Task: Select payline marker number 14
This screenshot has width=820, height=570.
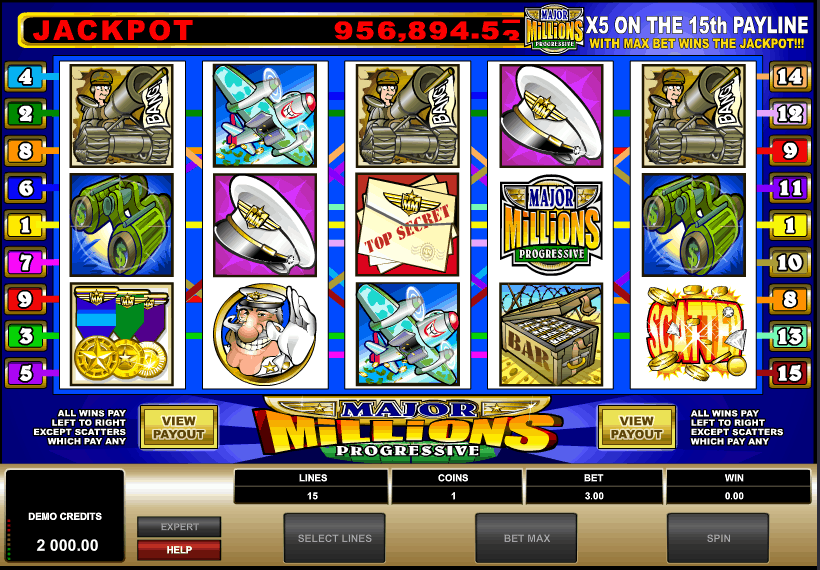Action: [x=790, y=76]
